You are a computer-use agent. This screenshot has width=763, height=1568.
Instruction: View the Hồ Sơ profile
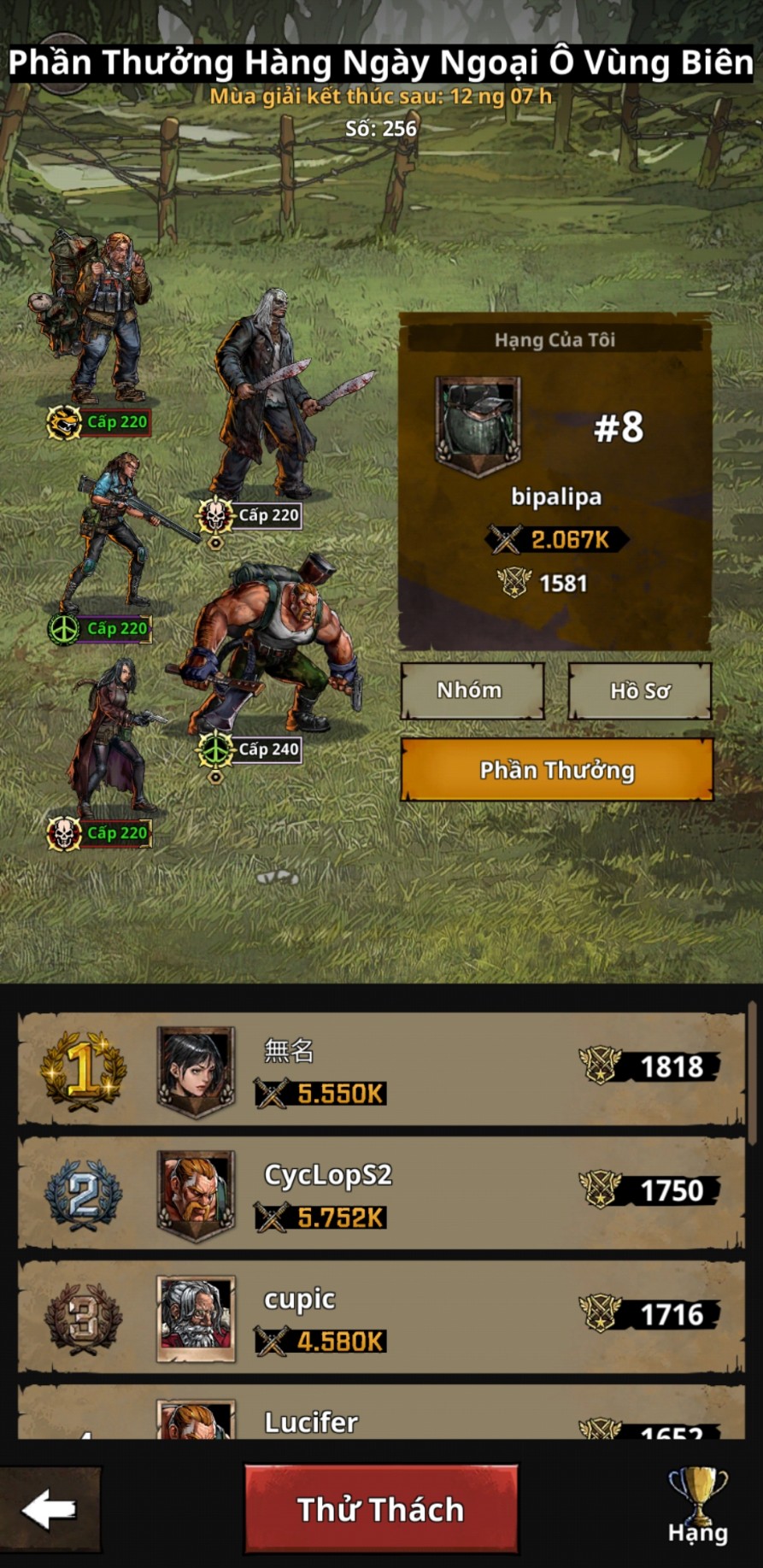[640, 690]
